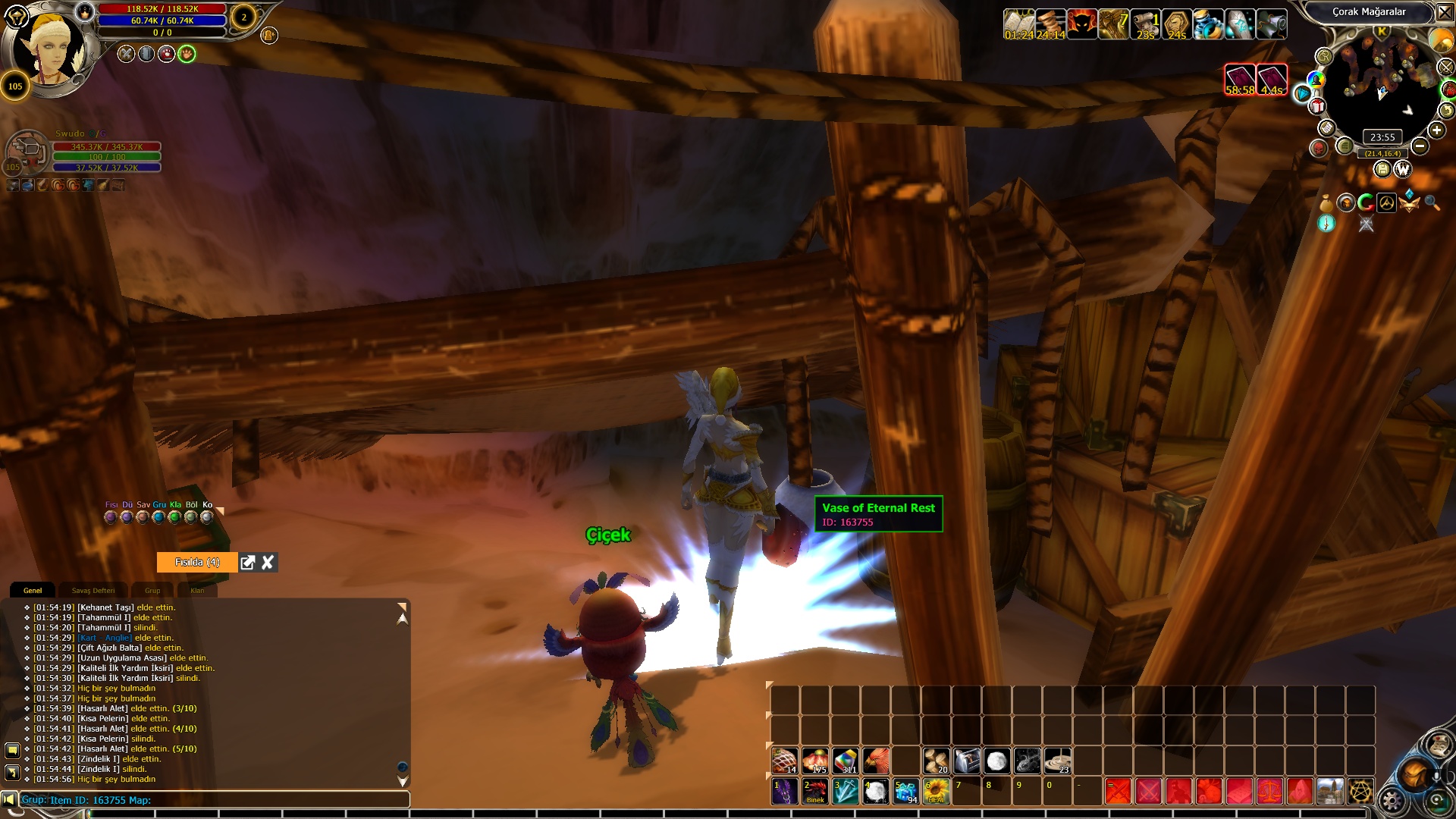
Task: Open the world map W button
Action: coord(1402,169)
